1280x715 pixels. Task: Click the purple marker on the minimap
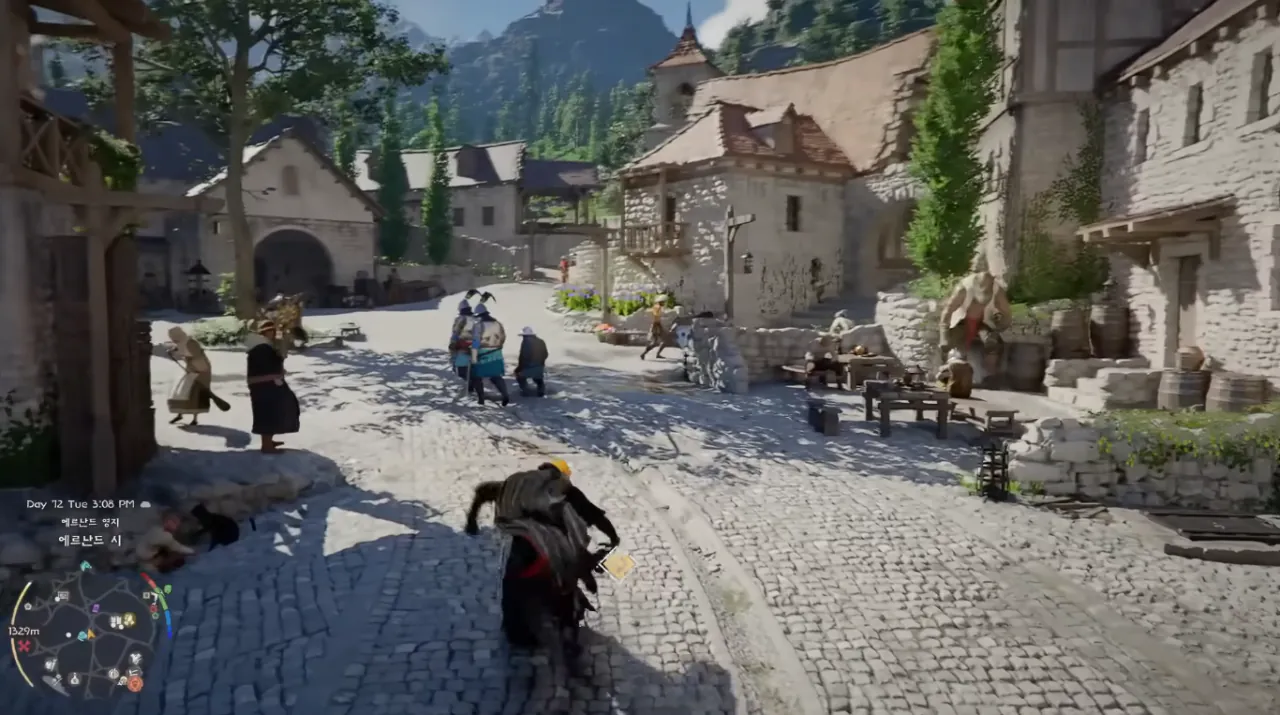click(96, 608)
